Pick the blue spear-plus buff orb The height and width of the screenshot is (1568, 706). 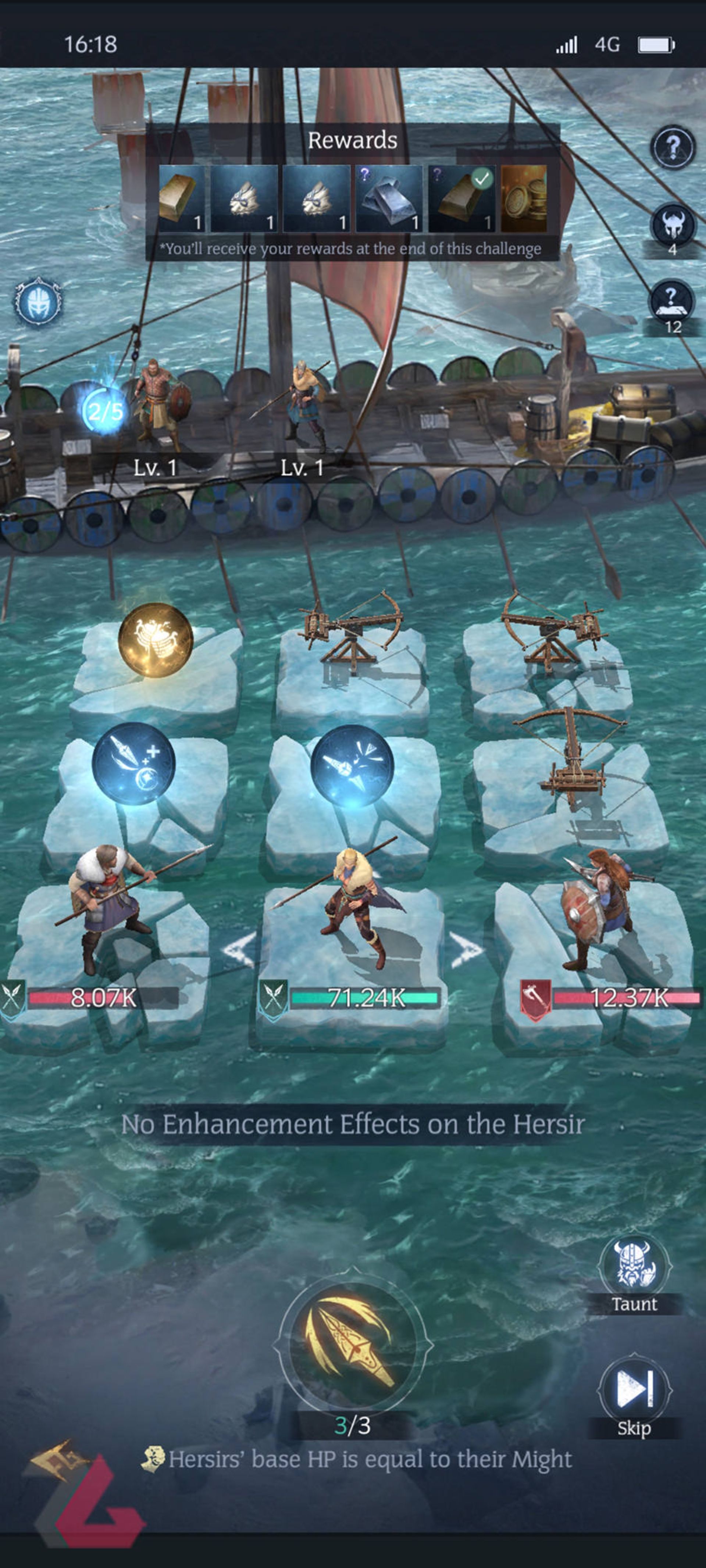[133, 764]
